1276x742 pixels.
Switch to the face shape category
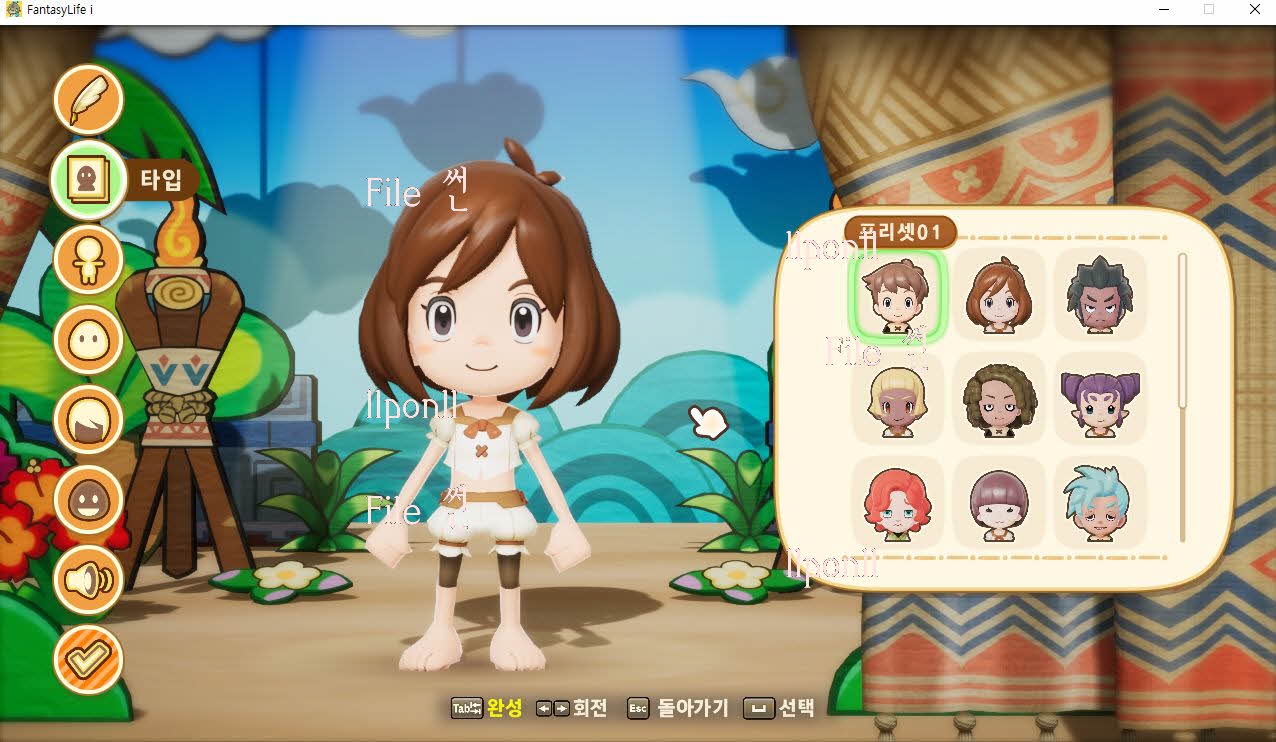(88, 340)
